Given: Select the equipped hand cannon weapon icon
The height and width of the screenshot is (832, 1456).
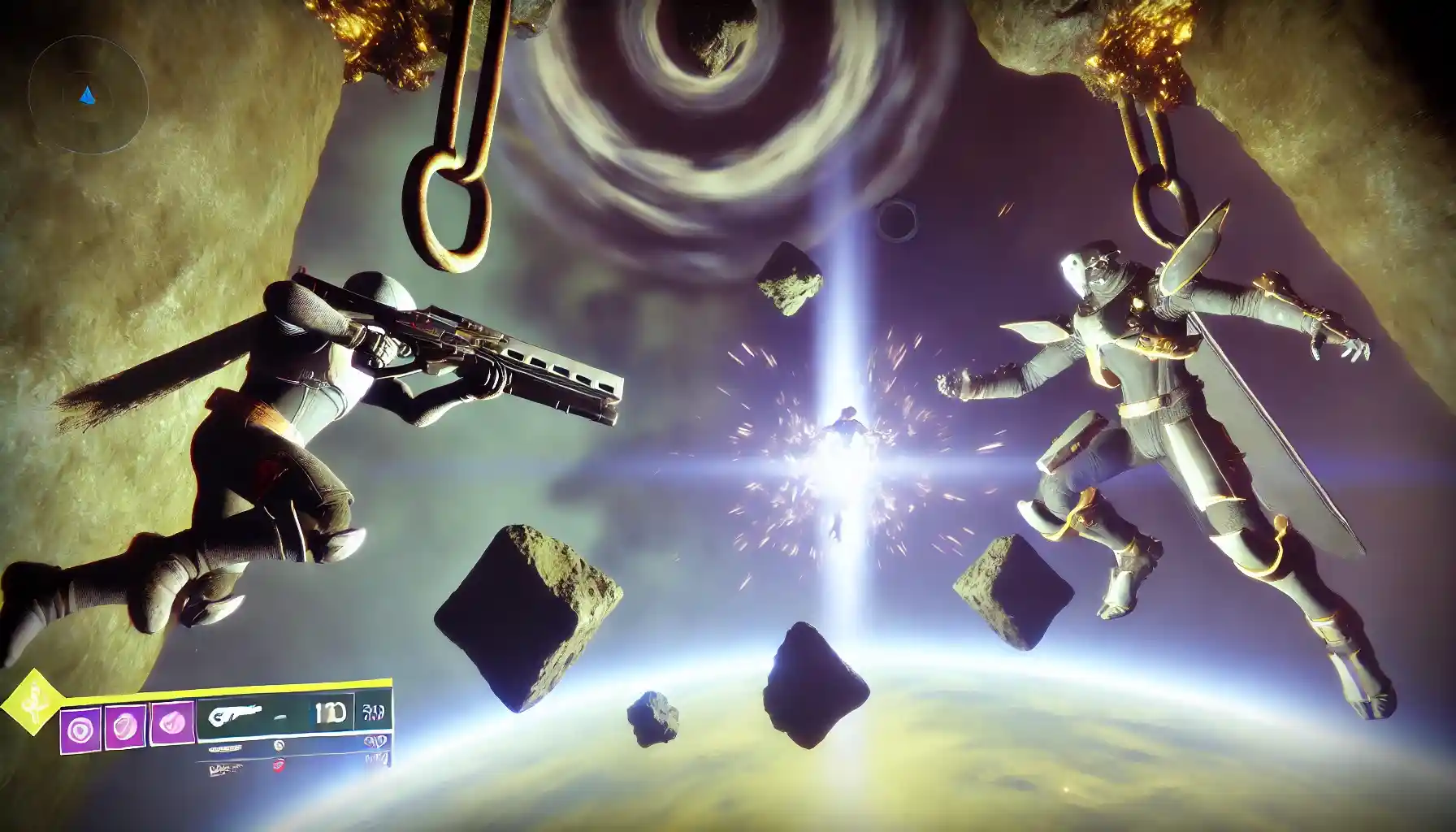Looking at the screenshot, I should (236, 714).
